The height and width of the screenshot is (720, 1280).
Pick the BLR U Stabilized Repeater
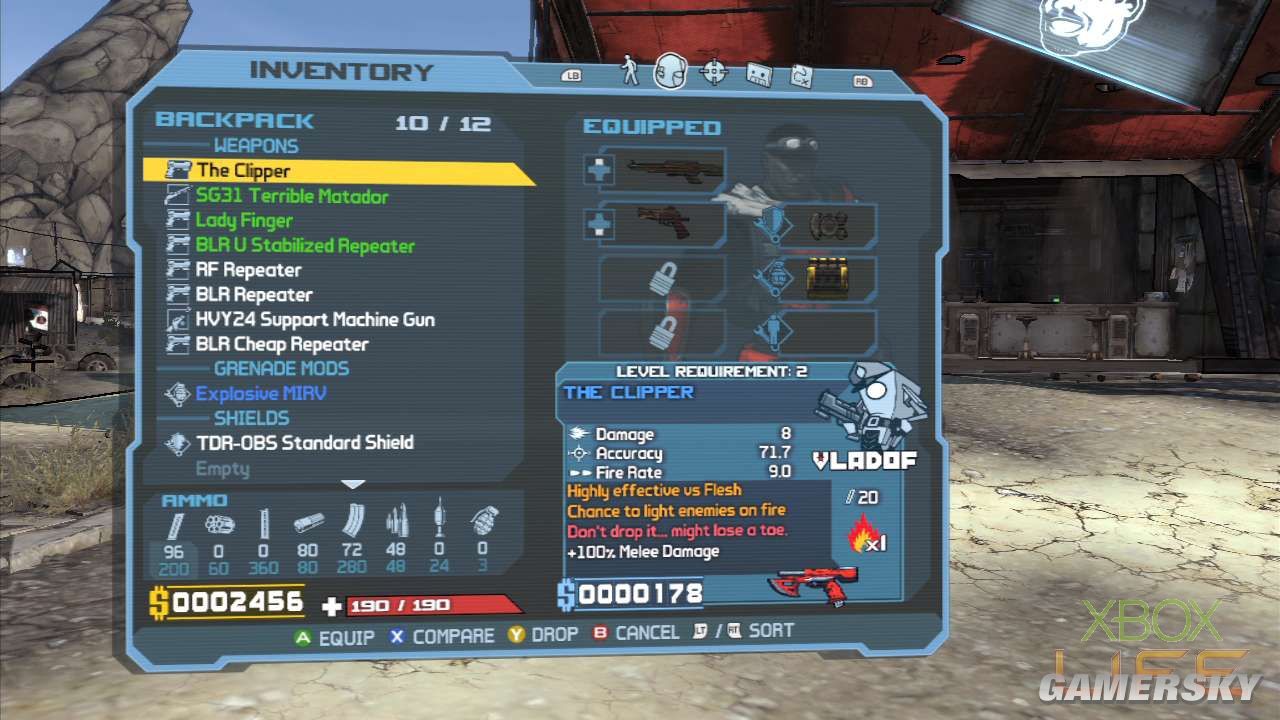(305, 246)
